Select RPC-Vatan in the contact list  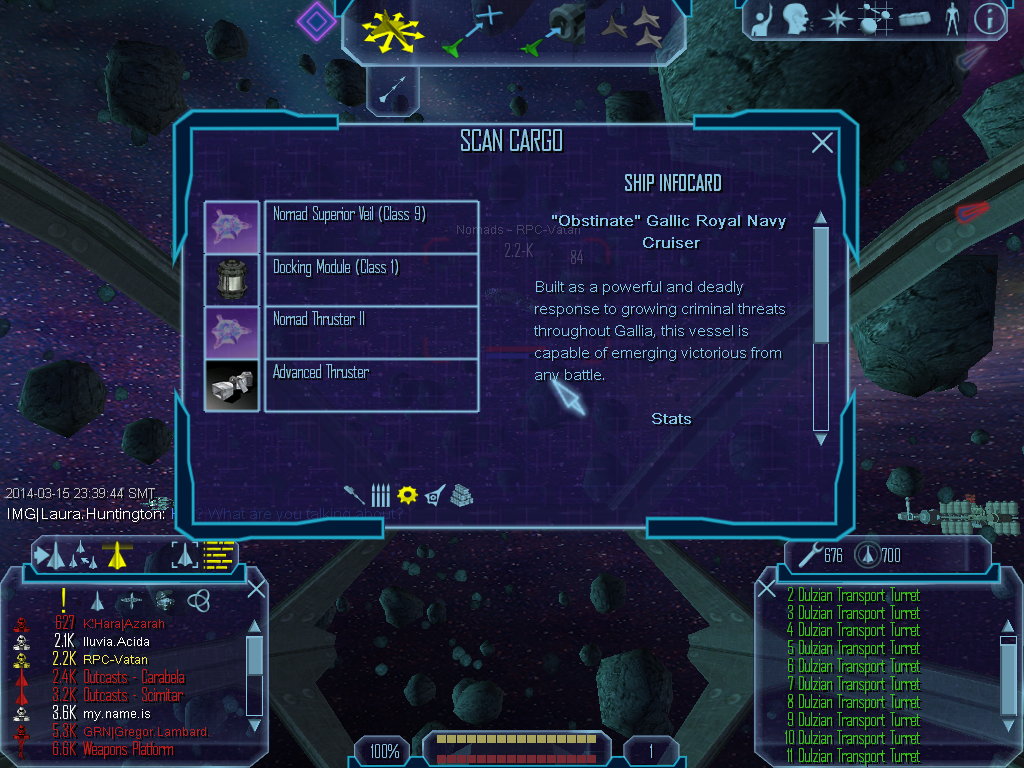[x=115, y=659]
